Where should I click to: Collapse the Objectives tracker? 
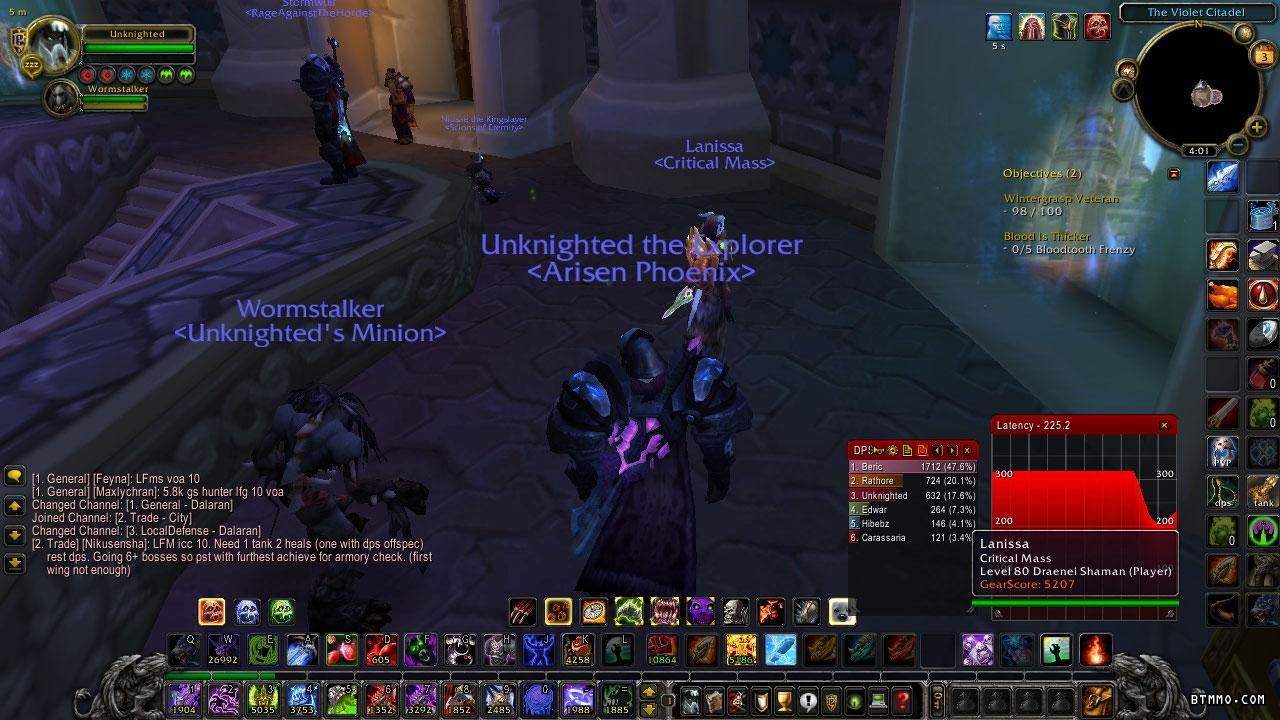(1174, 174)
